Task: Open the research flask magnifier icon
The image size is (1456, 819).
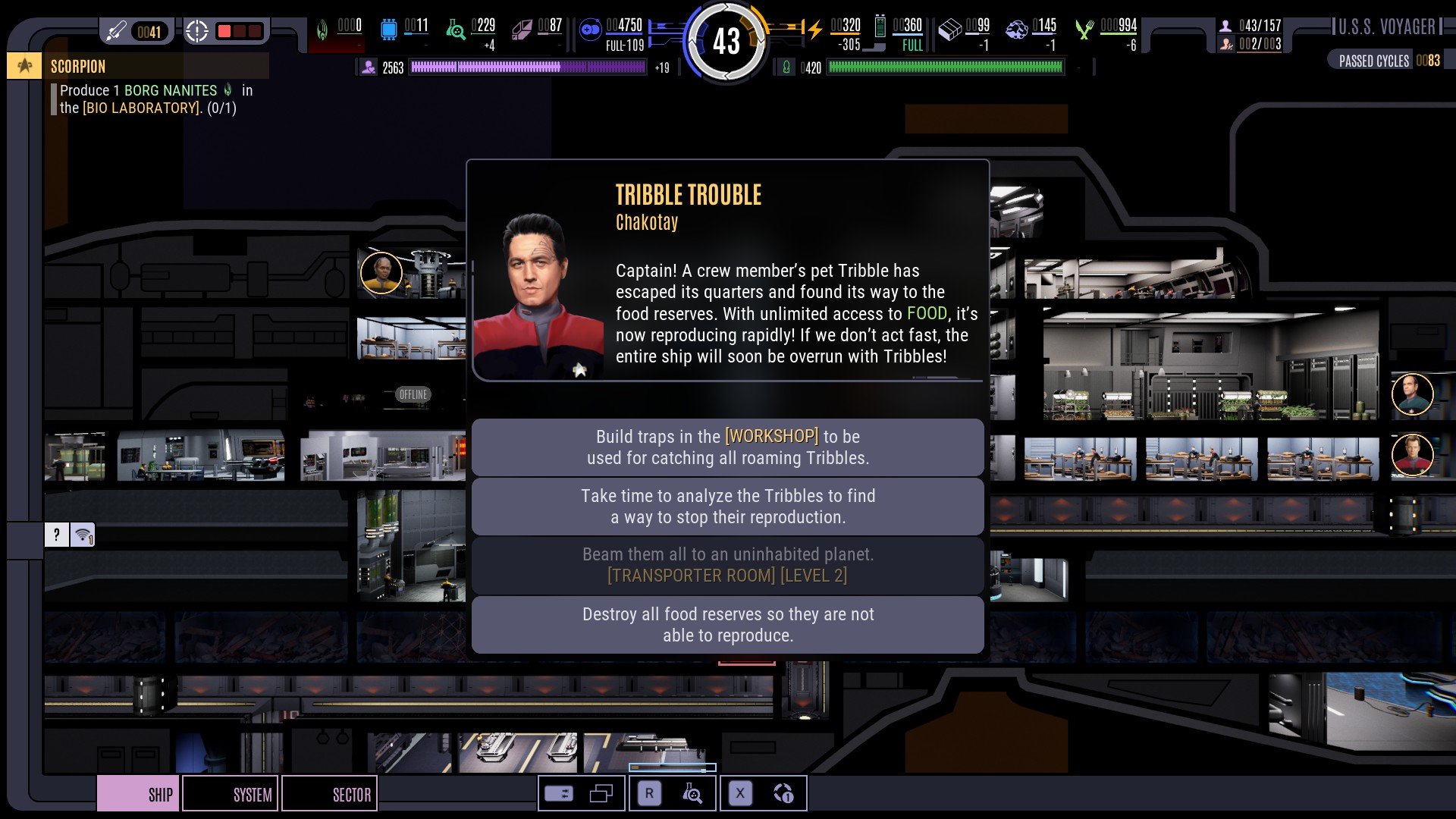Action: [x=692, y=794]
